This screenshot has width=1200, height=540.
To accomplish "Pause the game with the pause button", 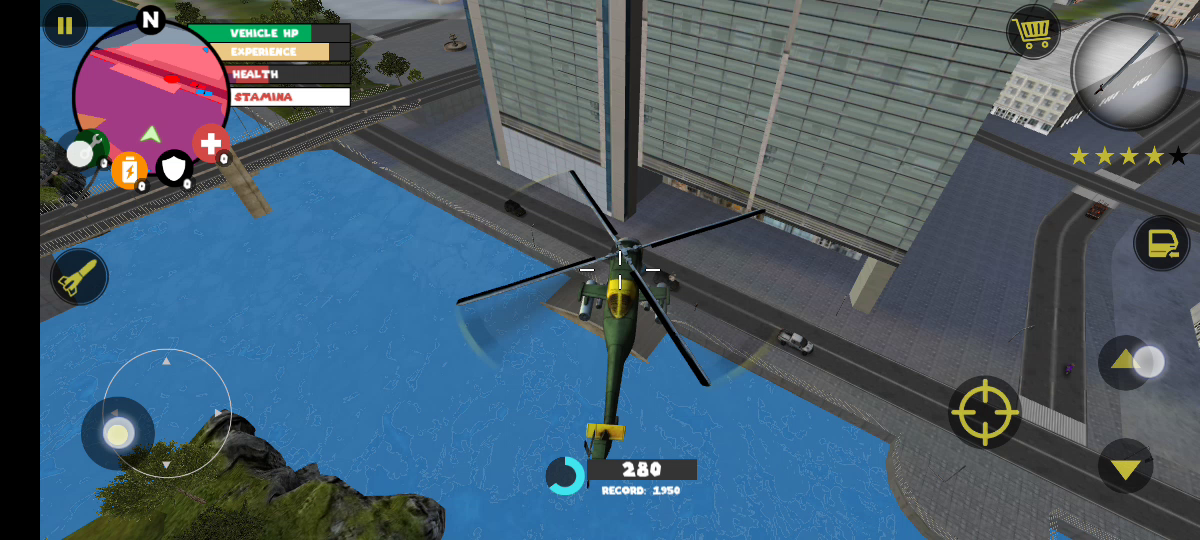I will pyautogui.click(x=65, y=26).
